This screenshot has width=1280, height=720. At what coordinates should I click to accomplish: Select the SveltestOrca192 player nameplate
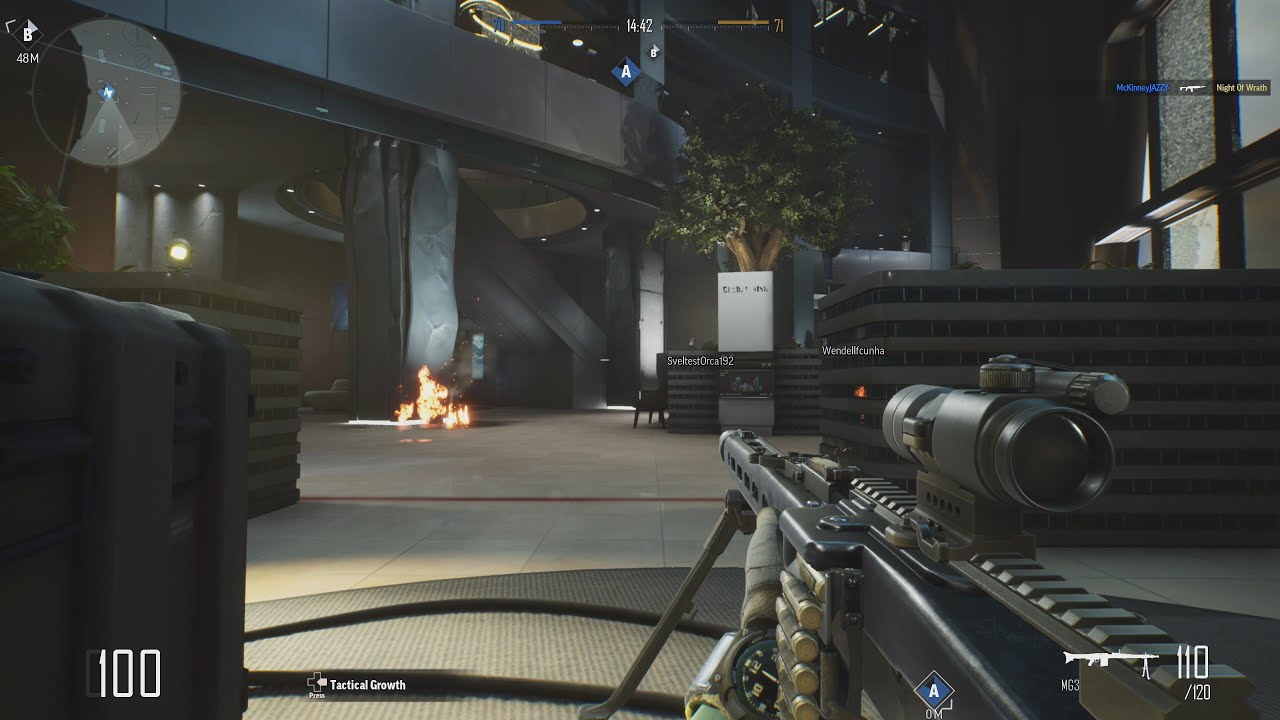coord(700,360)
